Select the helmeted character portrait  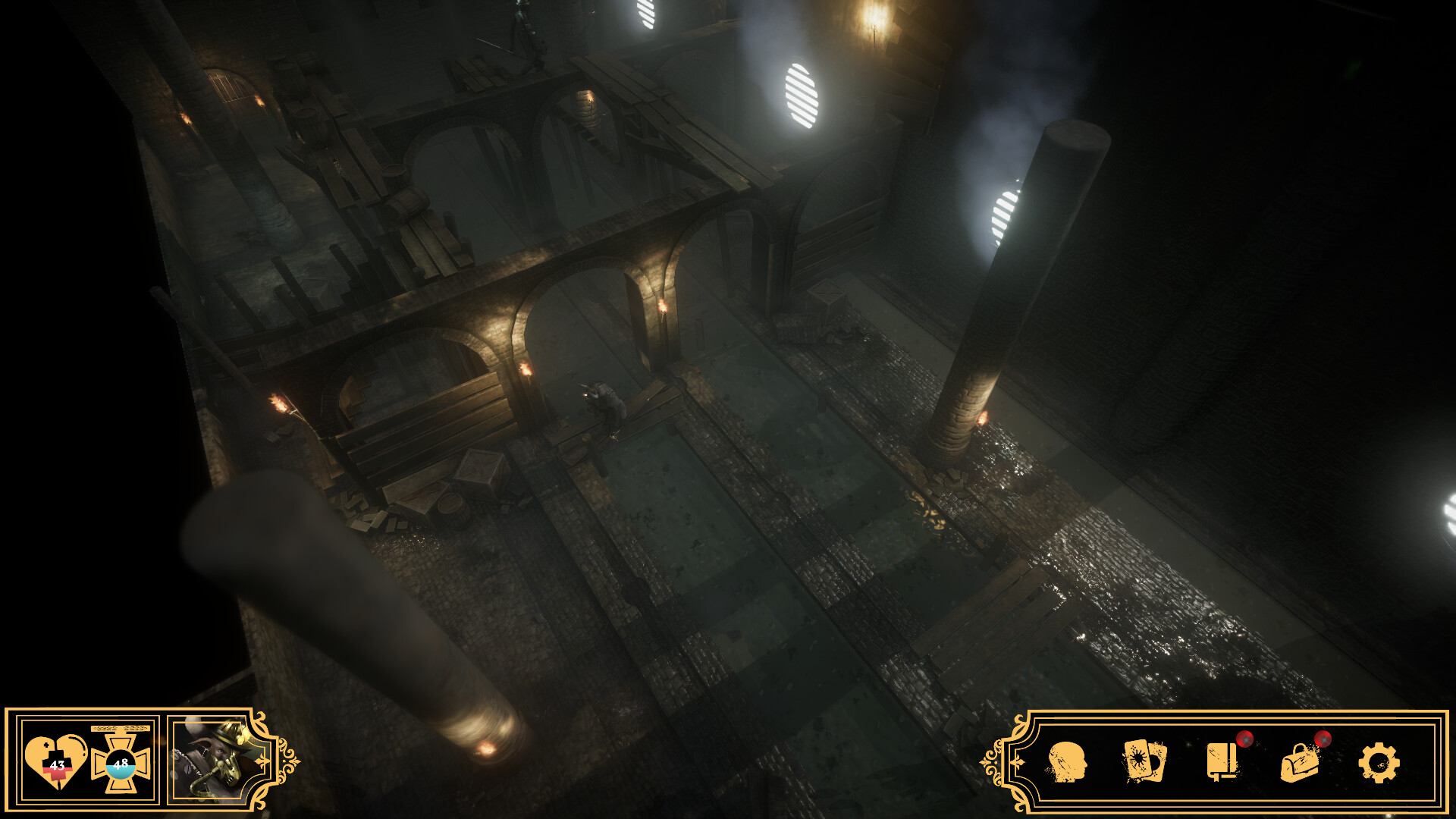point(208,759)
